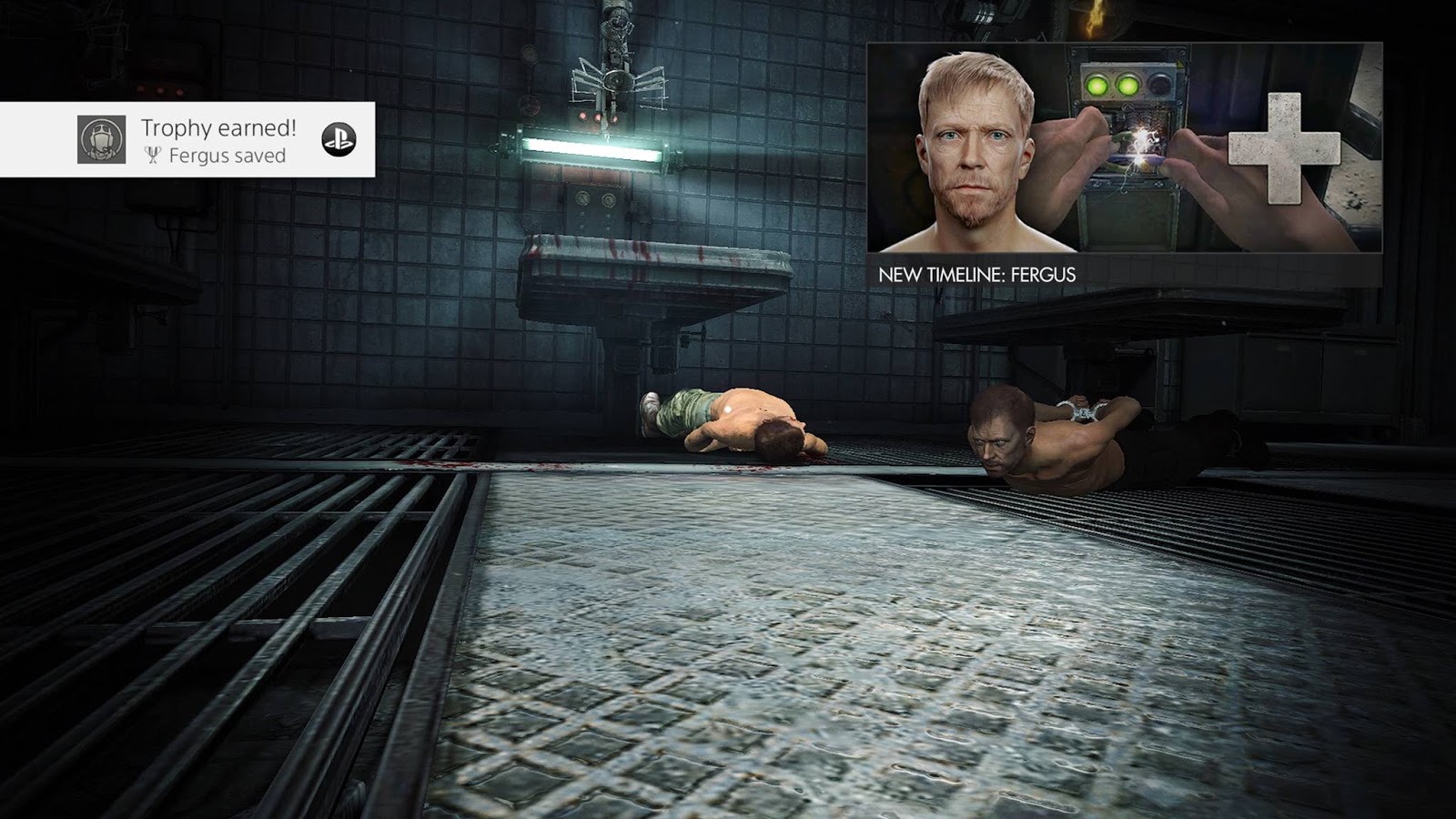Select the NEW TIMELINE: FERGUS title bar
1456x819 pixels.
click(x=978, y=271)
